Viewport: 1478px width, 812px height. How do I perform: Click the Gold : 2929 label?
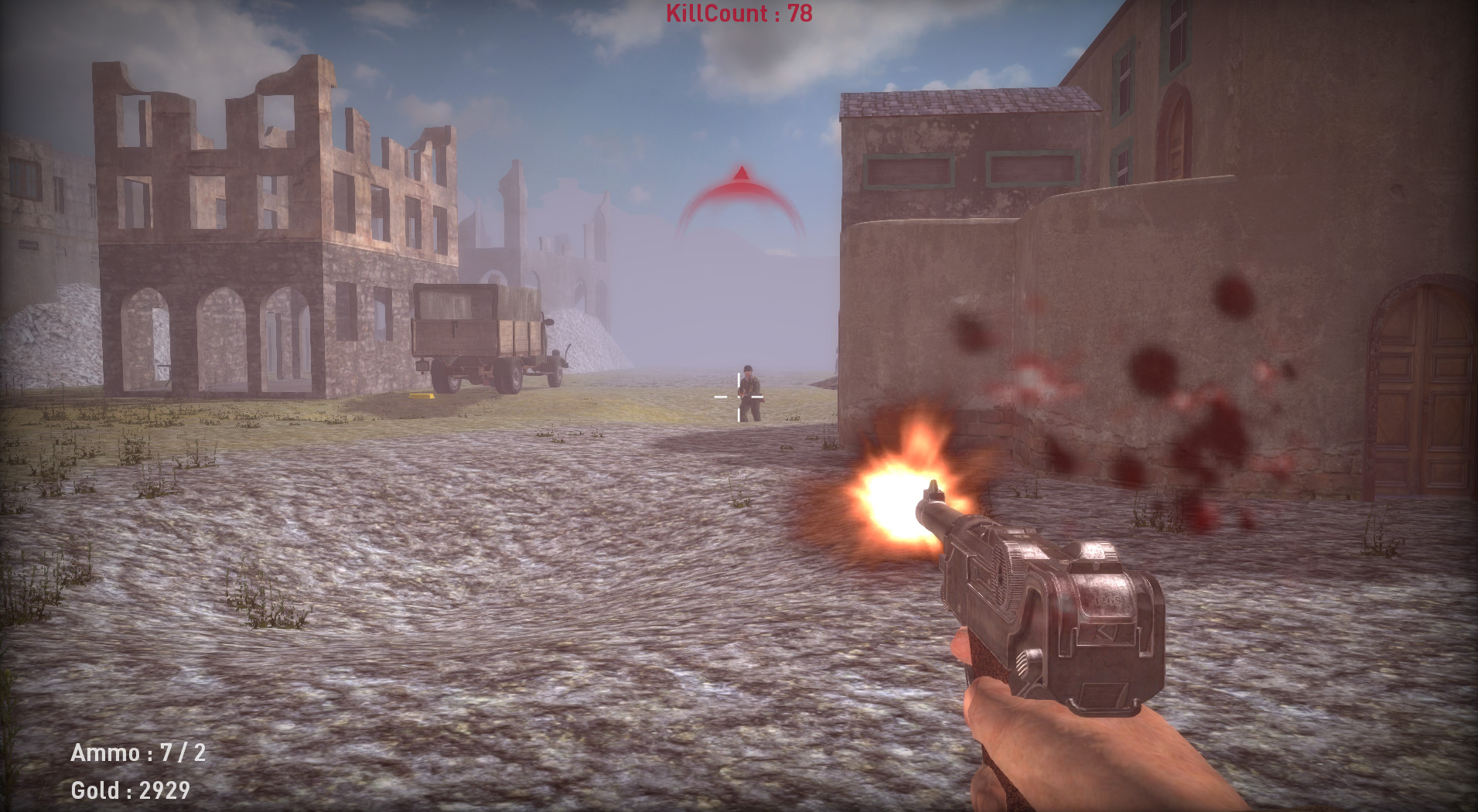[x=131, y=790]
